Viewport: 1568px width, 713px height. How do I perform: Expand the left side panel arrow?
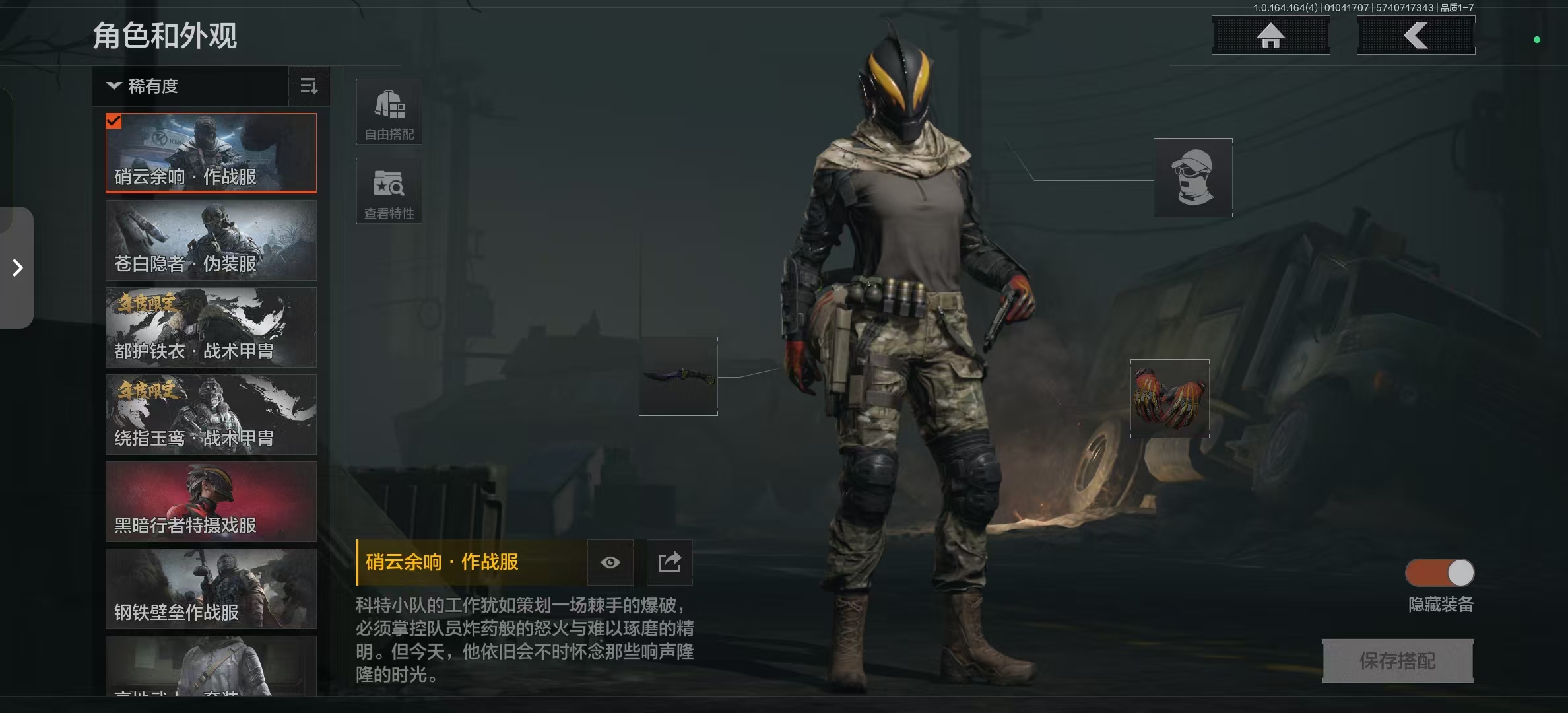17,267
